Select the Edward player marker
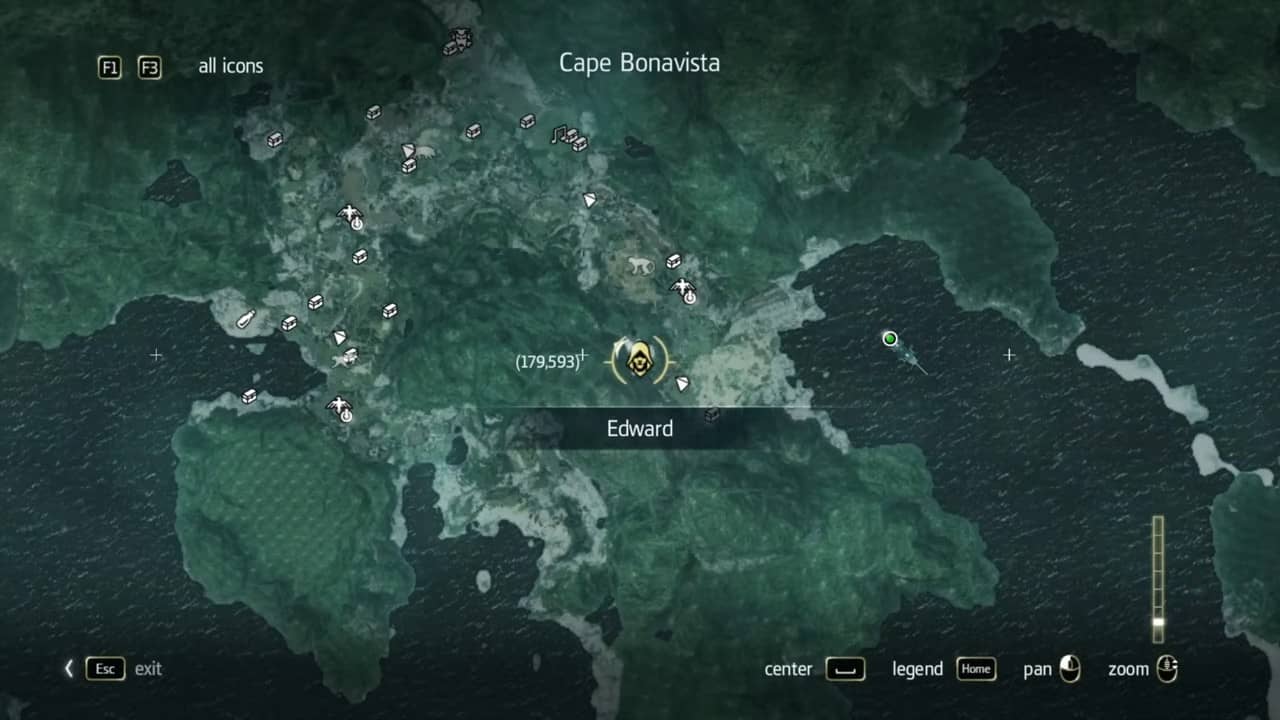This screenshot has width=1280, height=720. coord(639,360)
